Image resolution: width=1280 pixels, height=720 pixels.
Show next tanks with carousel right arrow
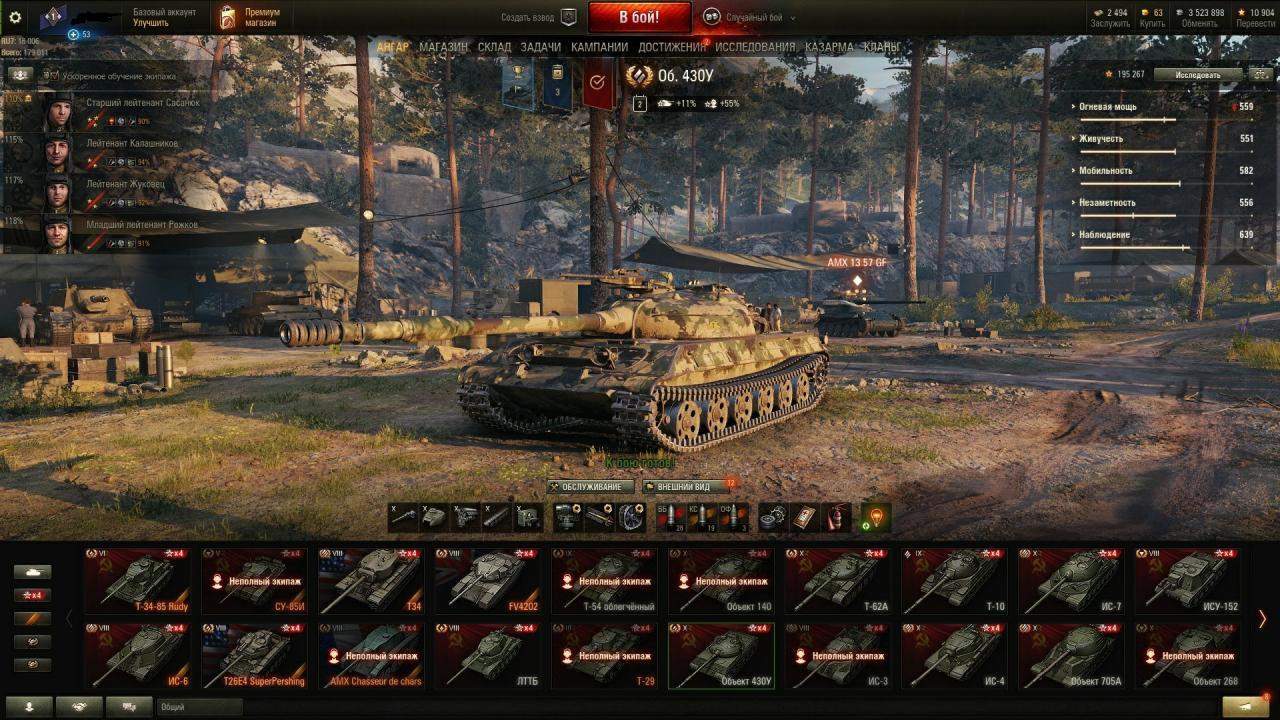1262,619
